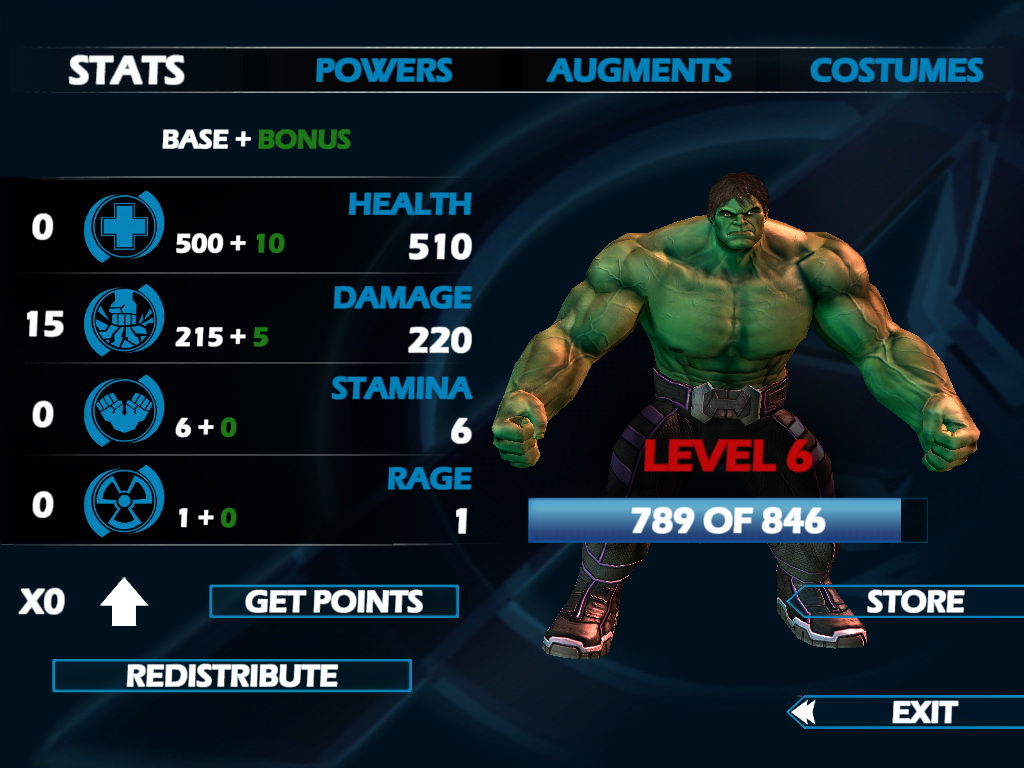Switch to the Stats tab
The image size is (1024, 768).
tap(127, 71)
